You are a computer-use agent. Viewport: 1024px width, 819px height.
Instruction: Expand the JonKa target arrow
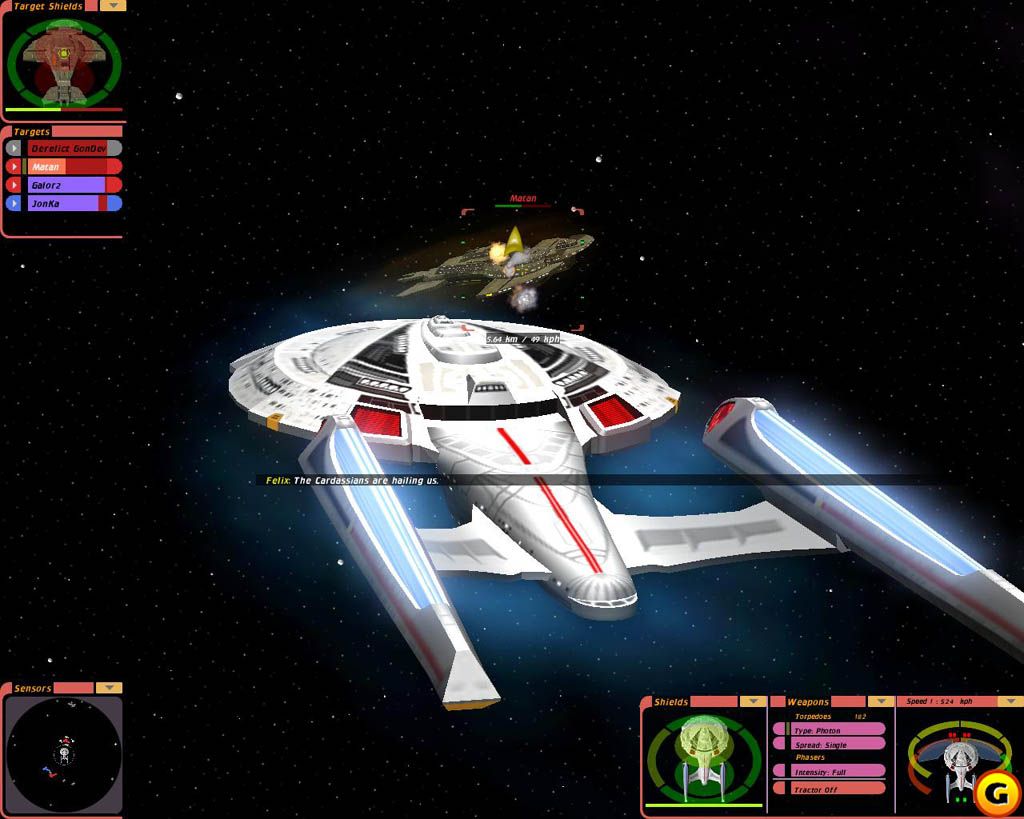coord(14,203)
